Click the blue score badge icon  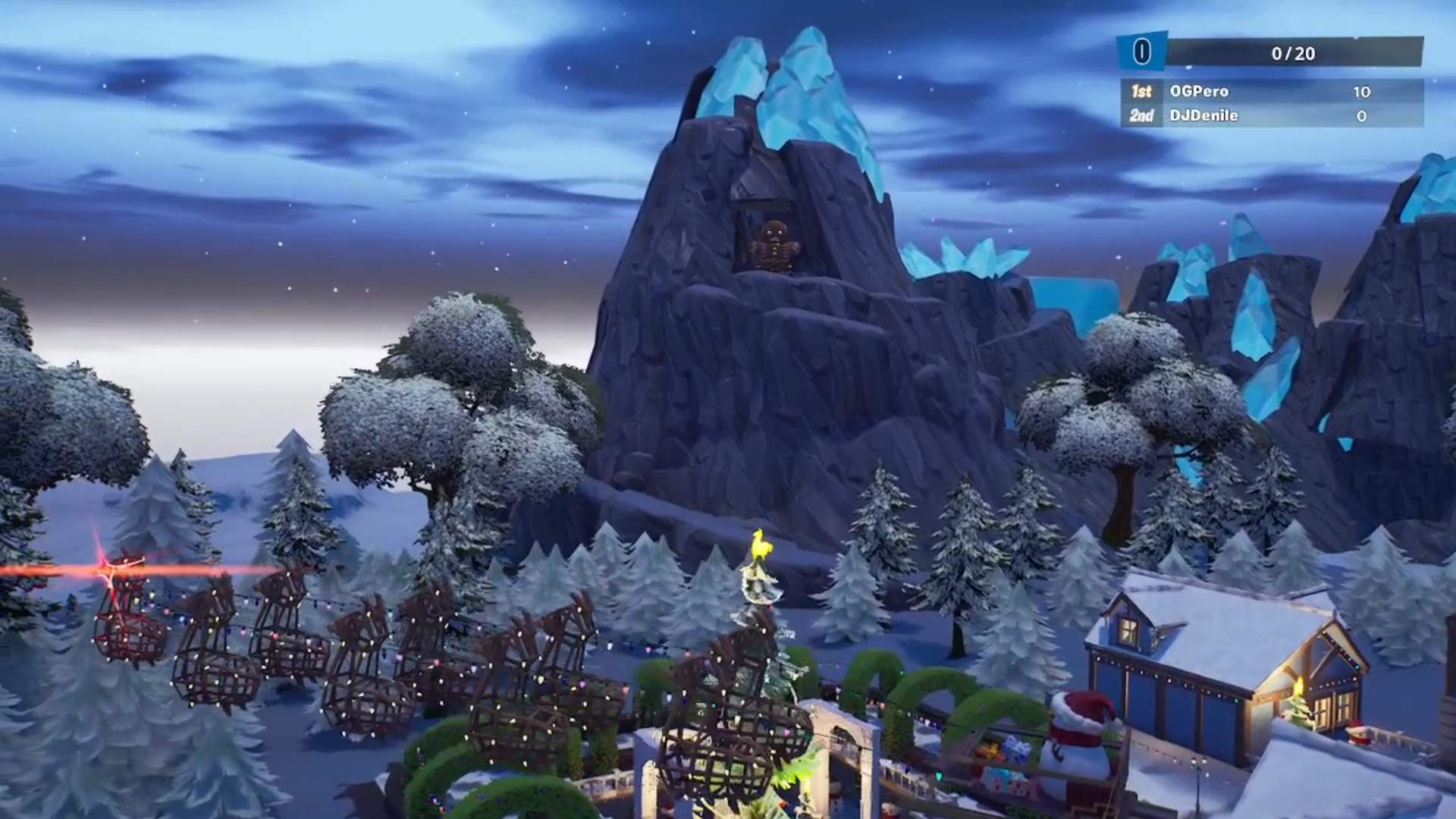pyautogui.click(x=1141, y=52)
